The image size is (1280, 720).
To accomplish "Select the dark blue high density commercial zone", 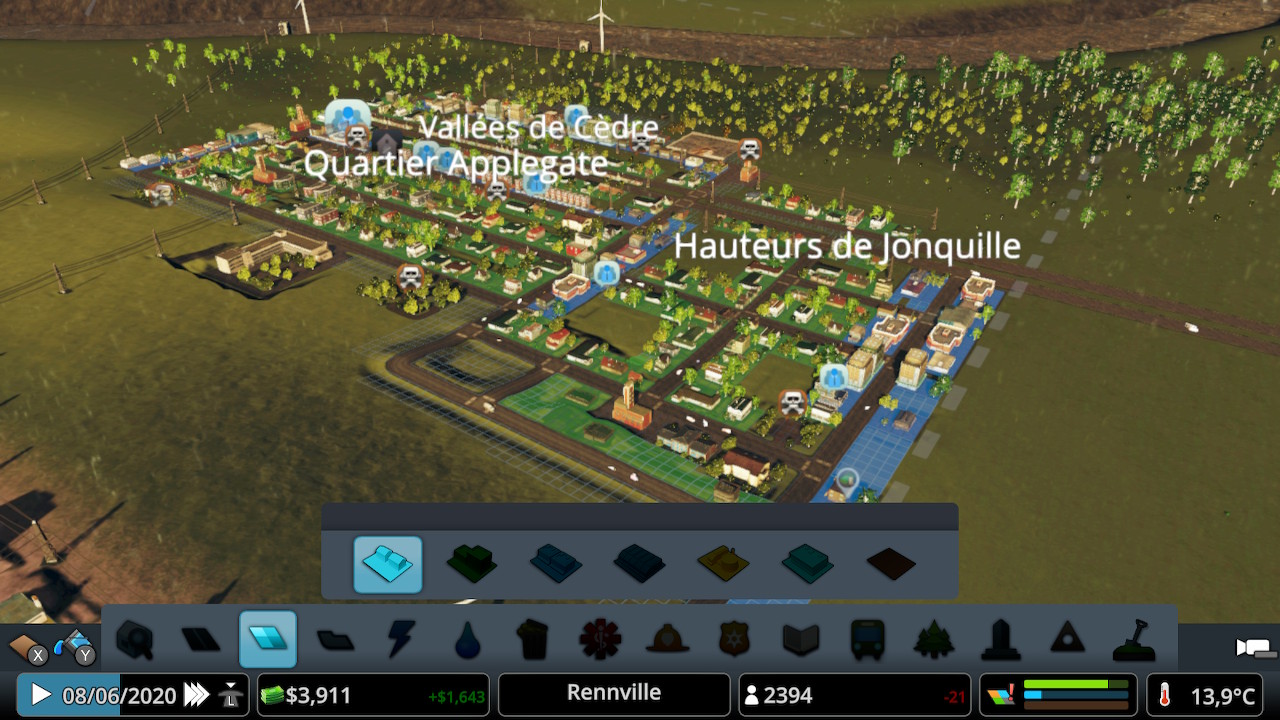I will (x=639, y=565).
